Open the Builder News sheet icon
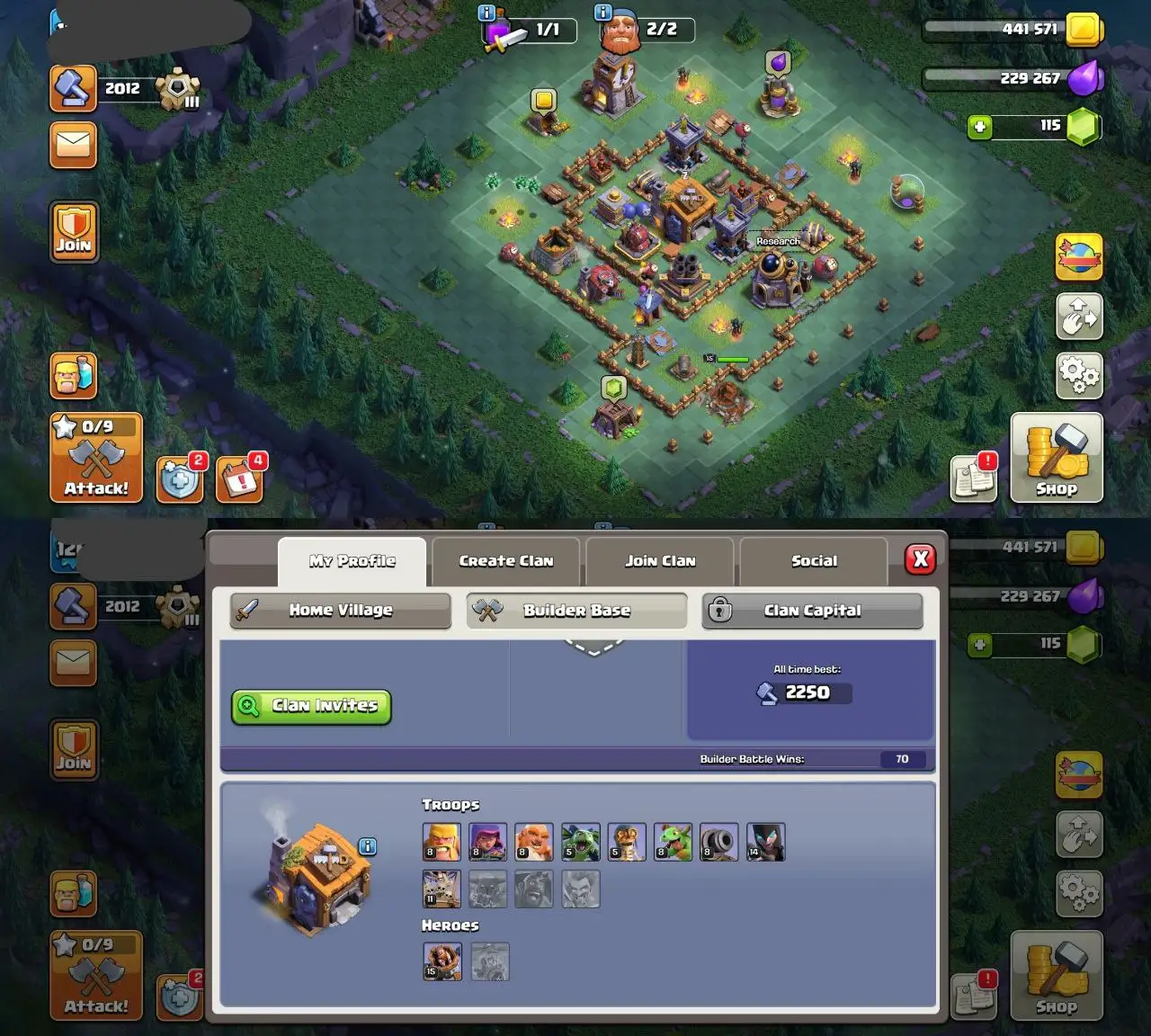The height and width of the screenshot is (1036, 1151). [x=973, y=478]
